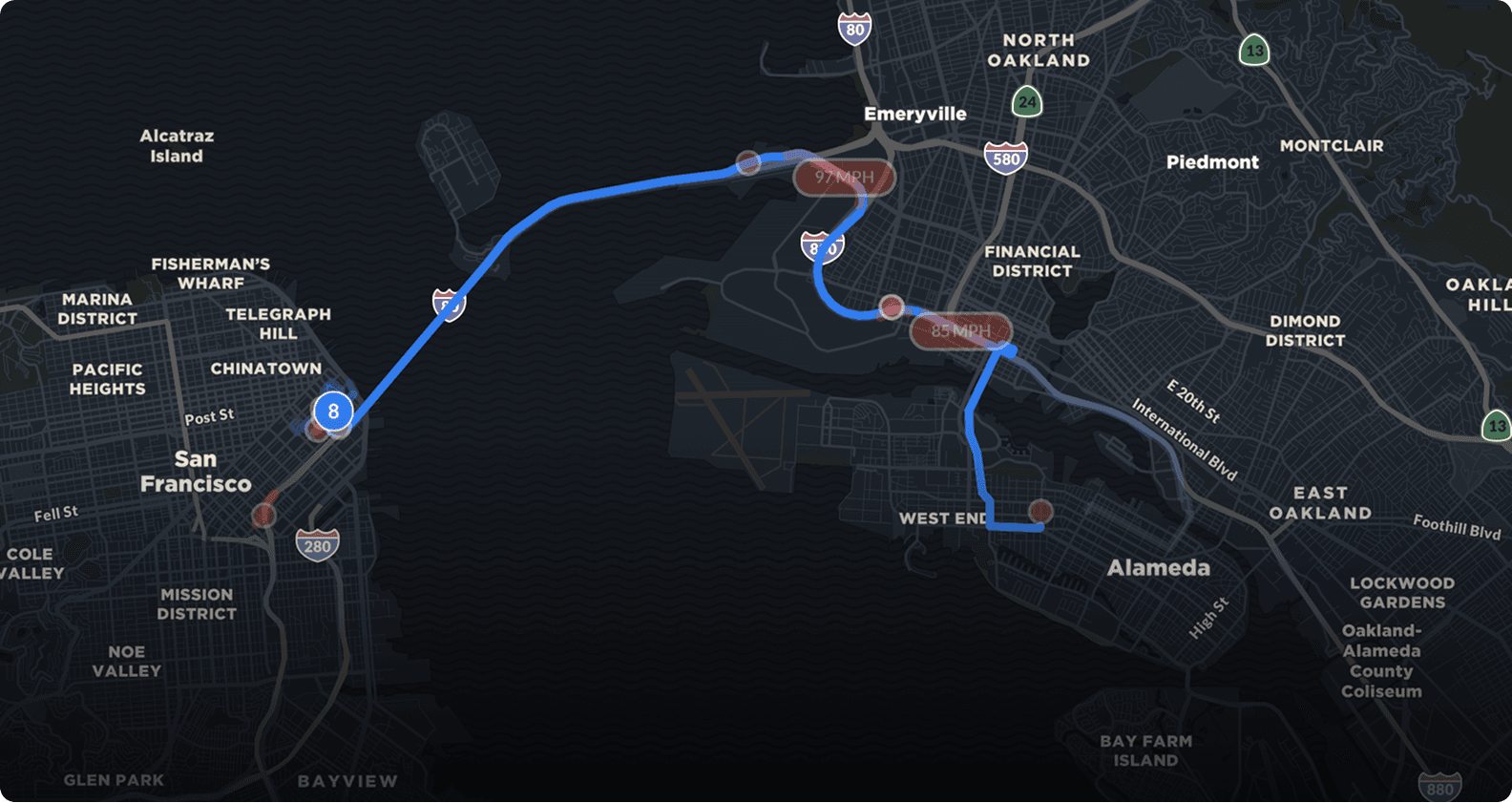Select the 85 MPH speeding event label
This screenshot has width=1512, height=803.
click(x=960, y=331)
